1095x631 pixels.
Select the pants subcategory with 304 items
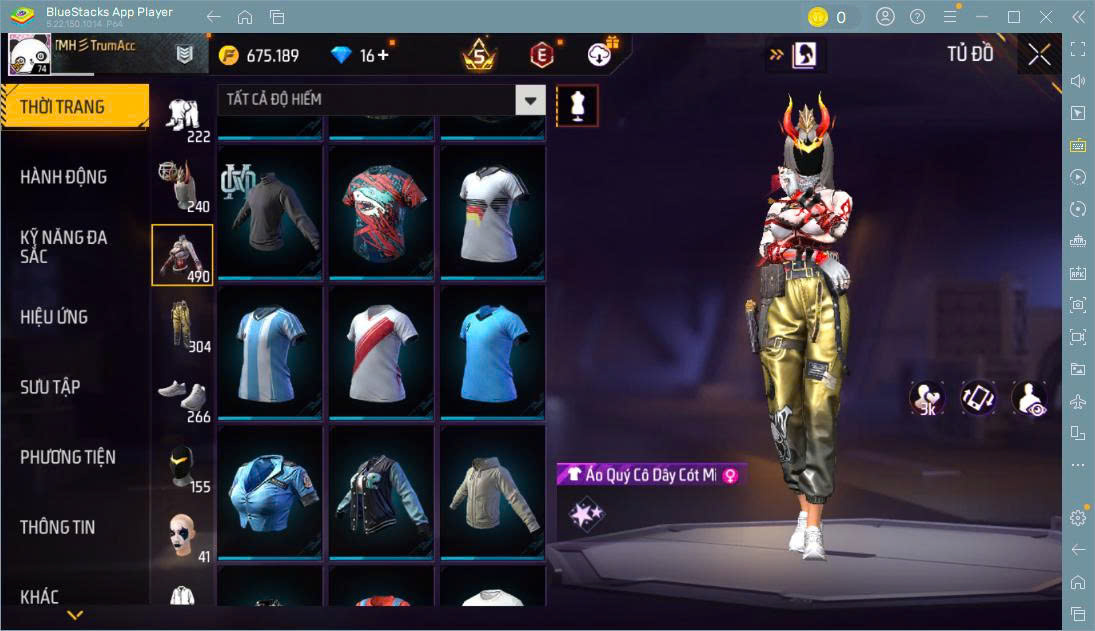point(182,325)
